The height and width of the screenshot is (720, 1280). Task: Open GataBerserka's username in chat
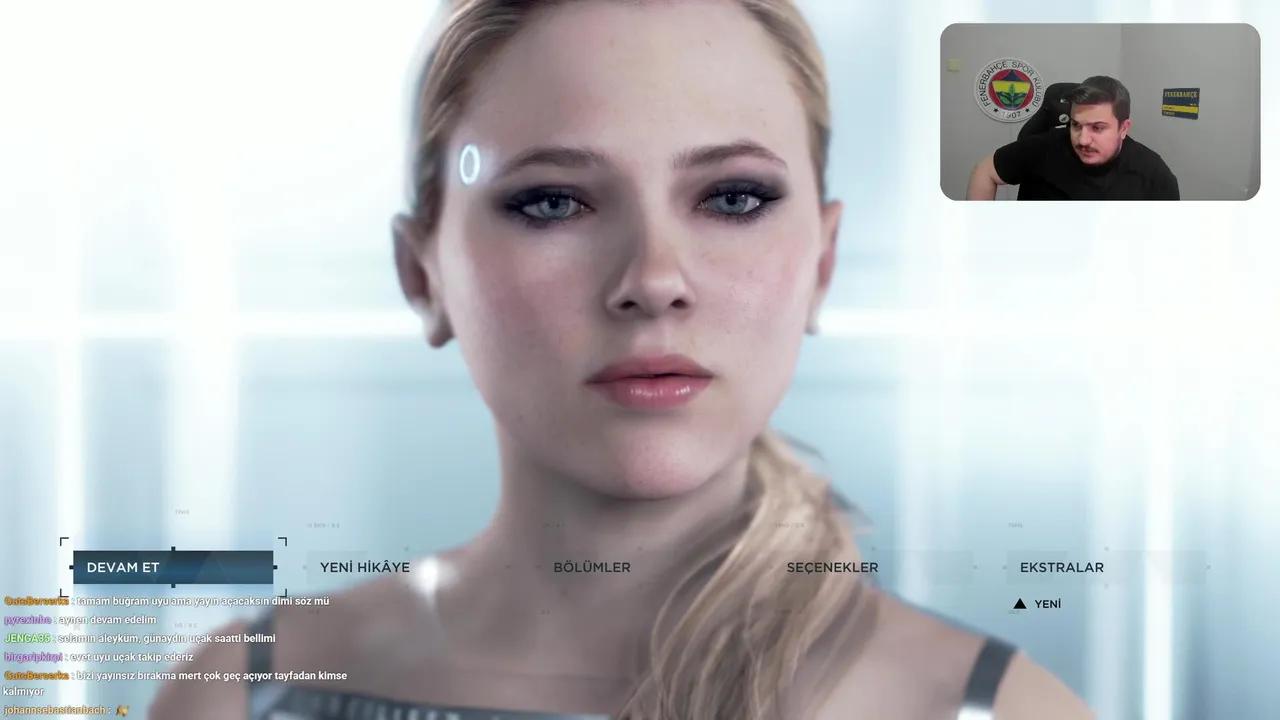click(x=36, y=601)
